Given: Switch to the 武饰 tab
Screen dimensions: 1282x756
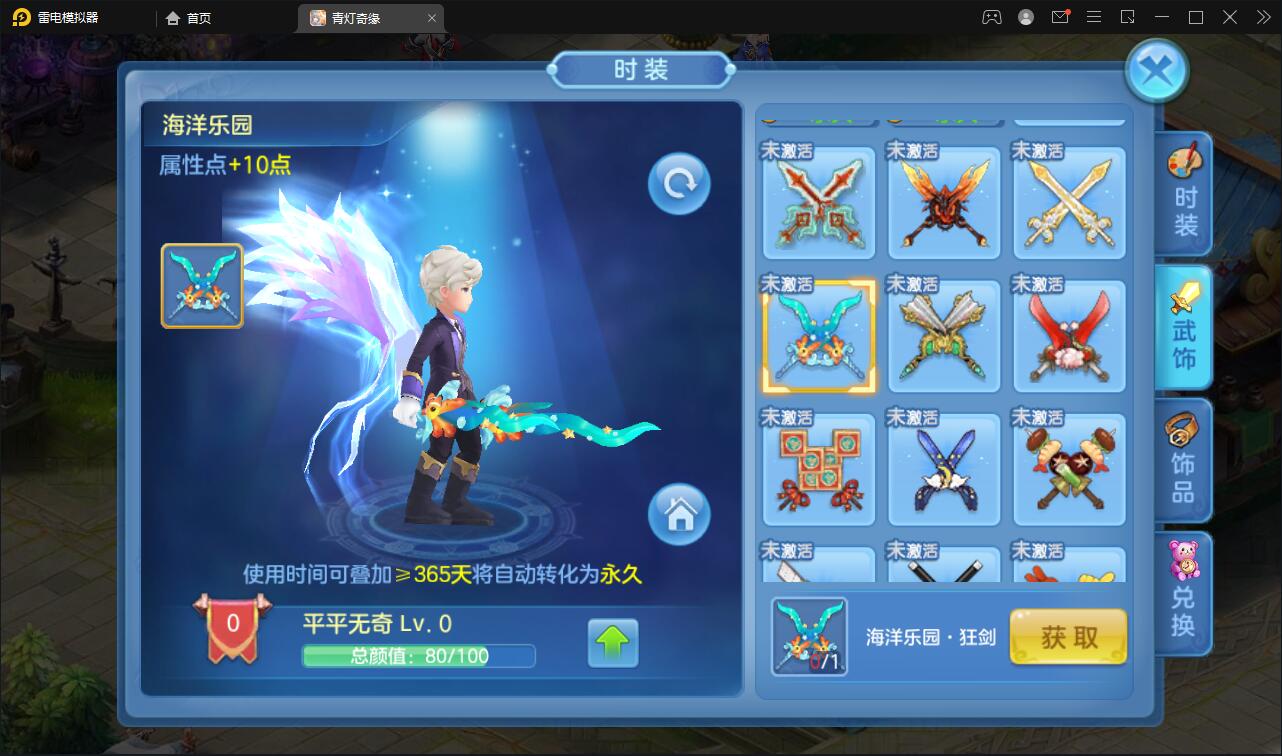Looking at the screenshot, I should 1184,327.
